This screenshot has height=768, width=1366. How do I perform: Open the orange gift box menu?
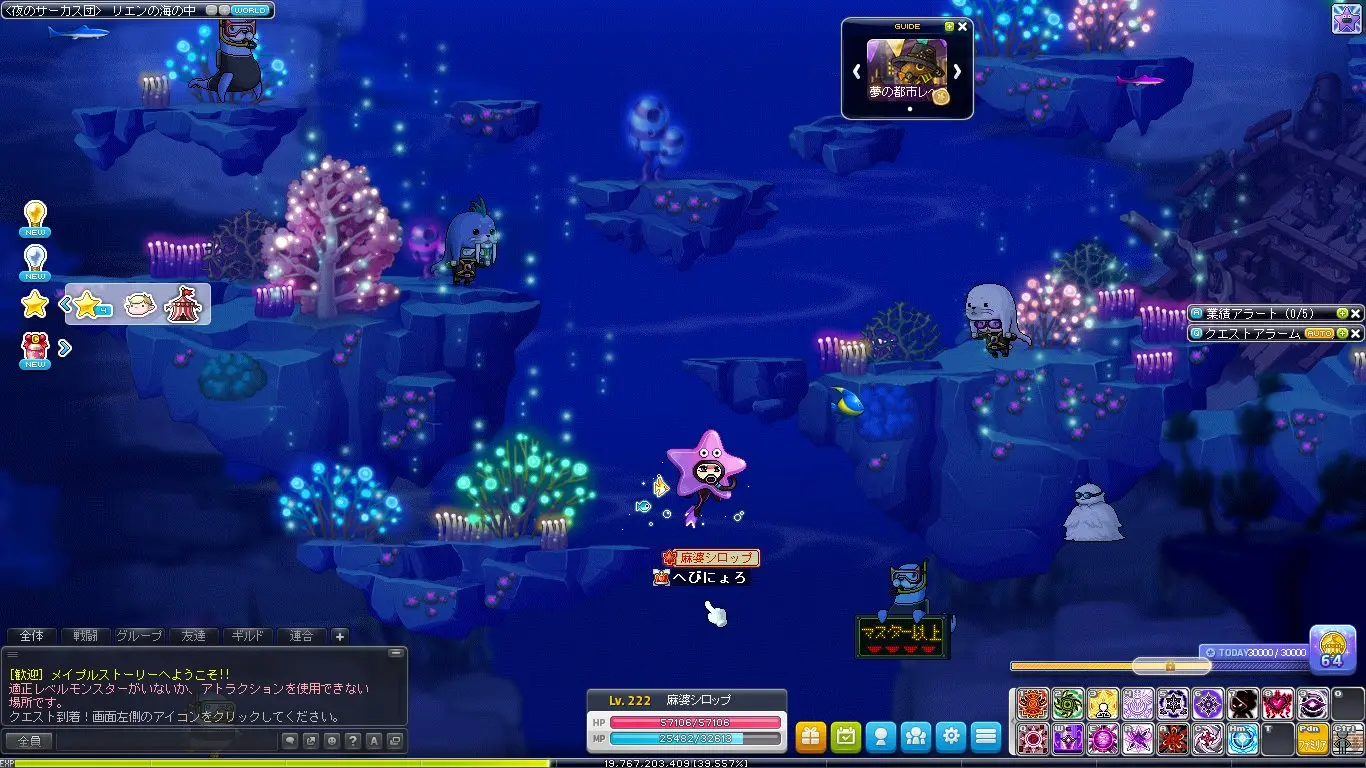click(811, 737)
